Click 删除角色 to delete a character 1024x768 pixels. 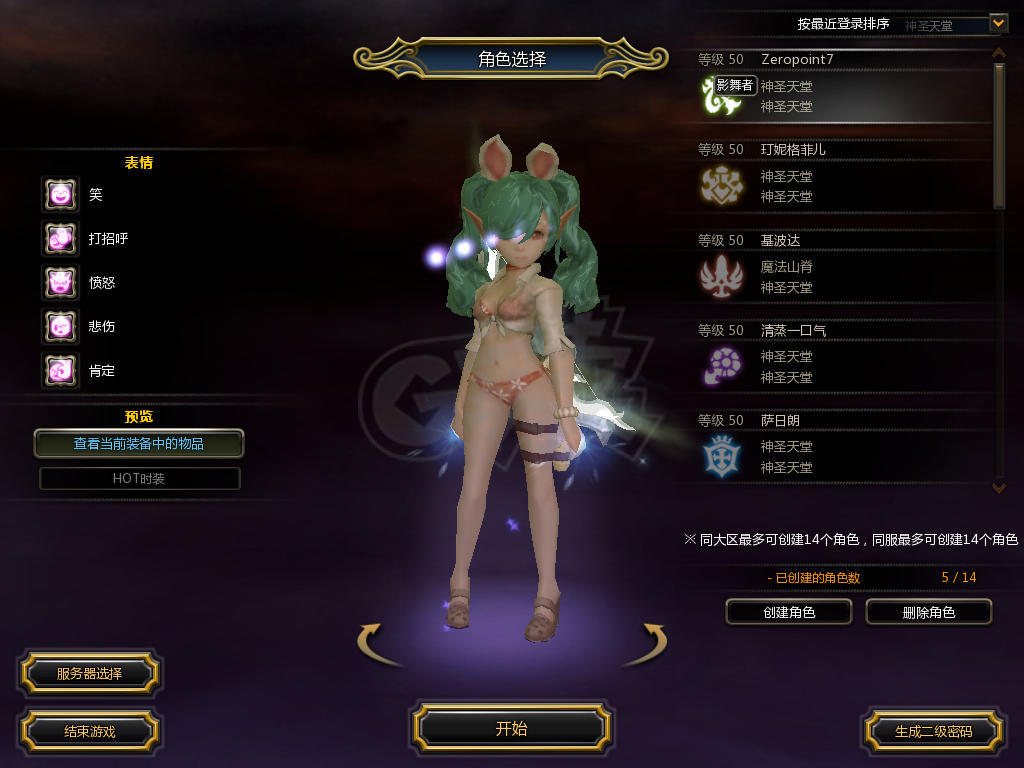(928, 612)
